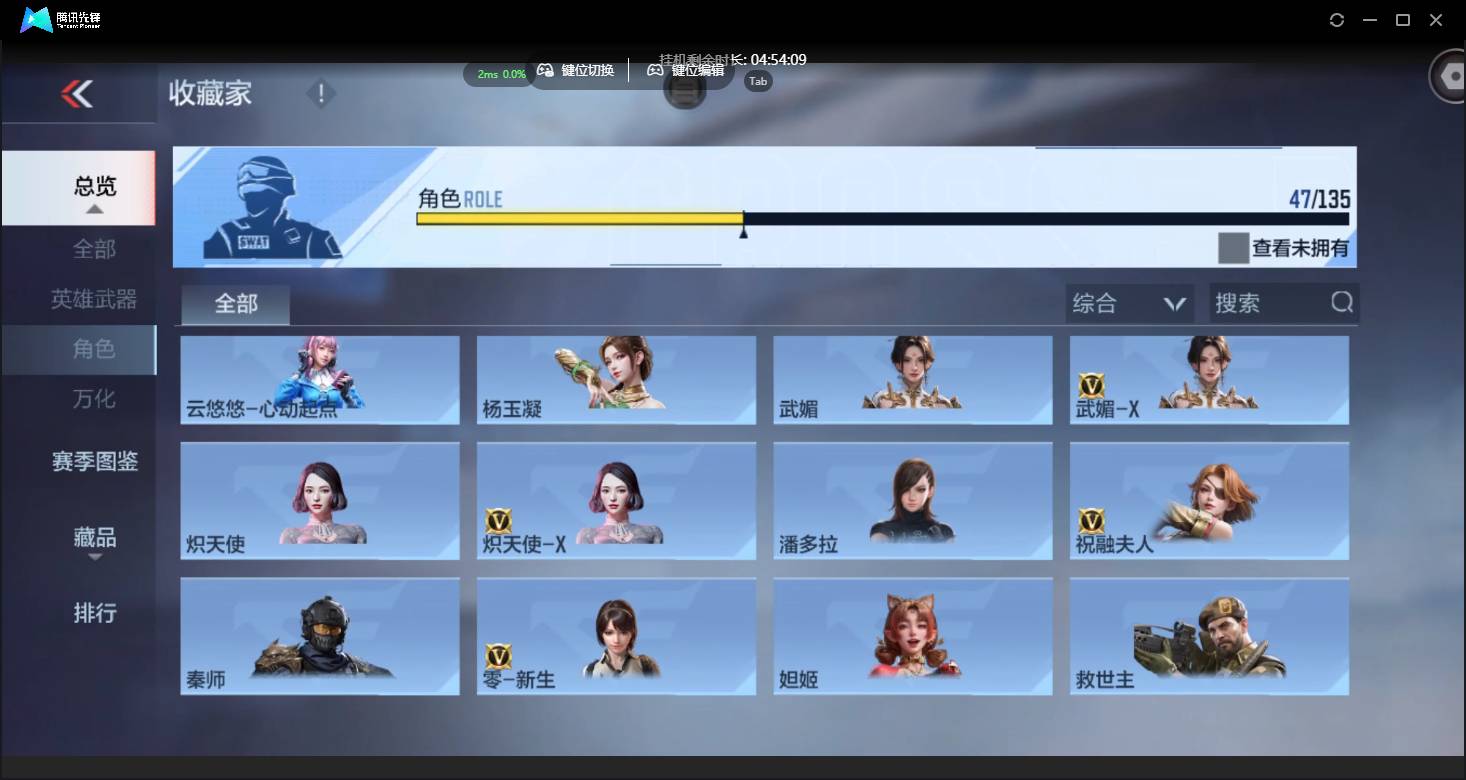
Task: Click the search magnifier icon
Action: 1341,303
